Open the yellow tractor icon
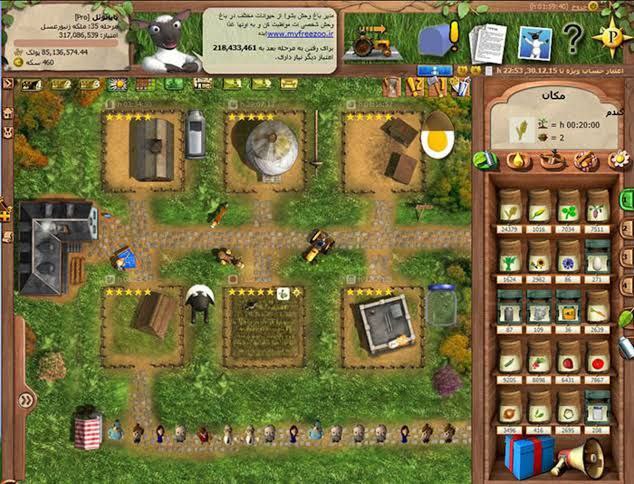The height and width of the screenshot is (484, 634). [372, 44]
